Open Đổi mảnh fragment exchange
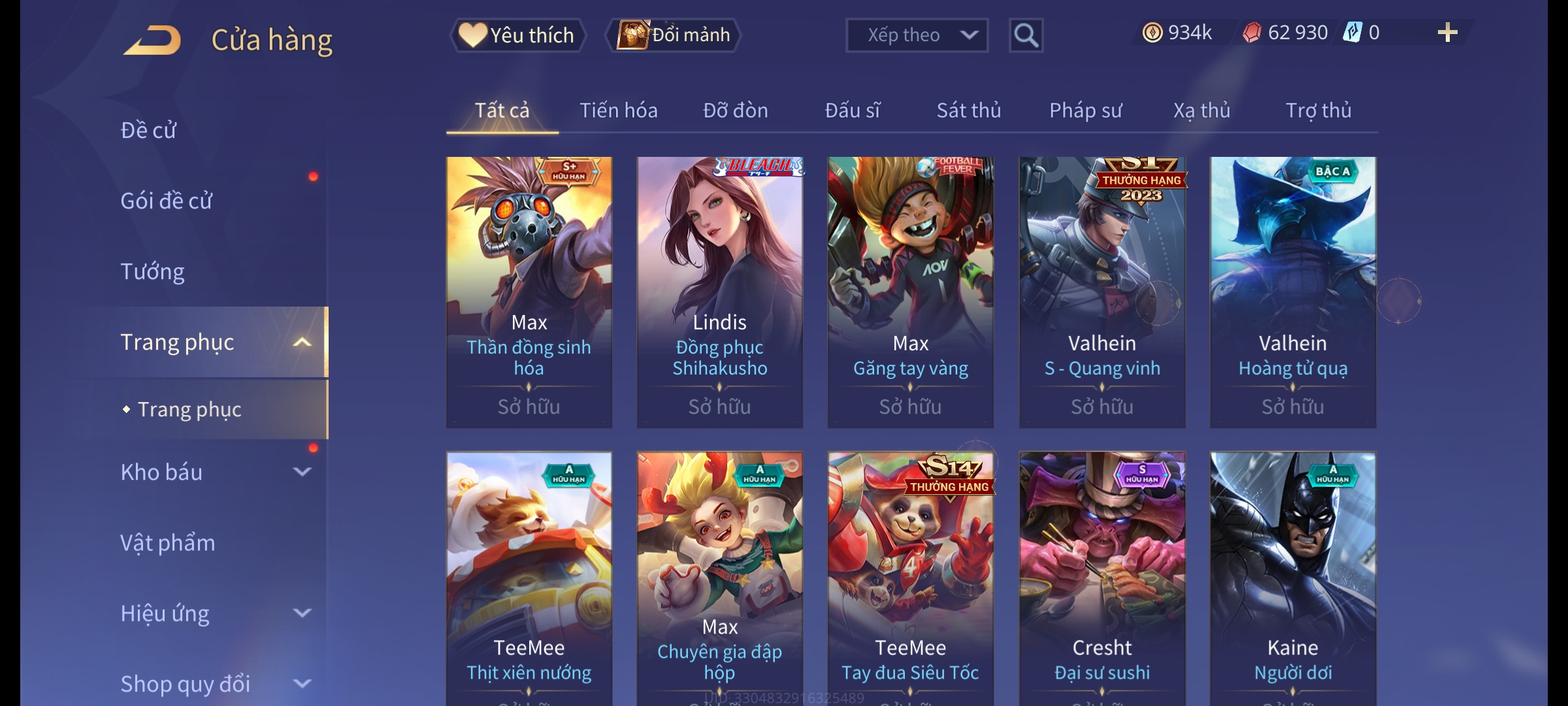Screen dimensions: 1568x706 pos(674,35)
